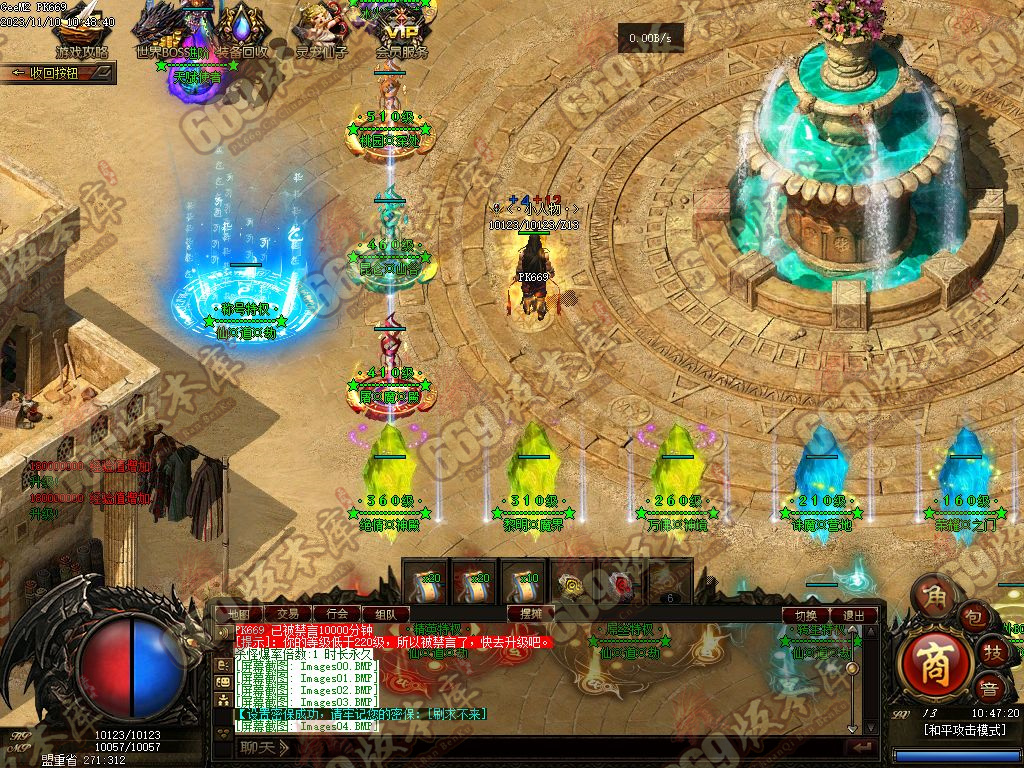This screenshot has height=768, width=1024.
Task: Open the 组队 team button
Action: [385, 613]
